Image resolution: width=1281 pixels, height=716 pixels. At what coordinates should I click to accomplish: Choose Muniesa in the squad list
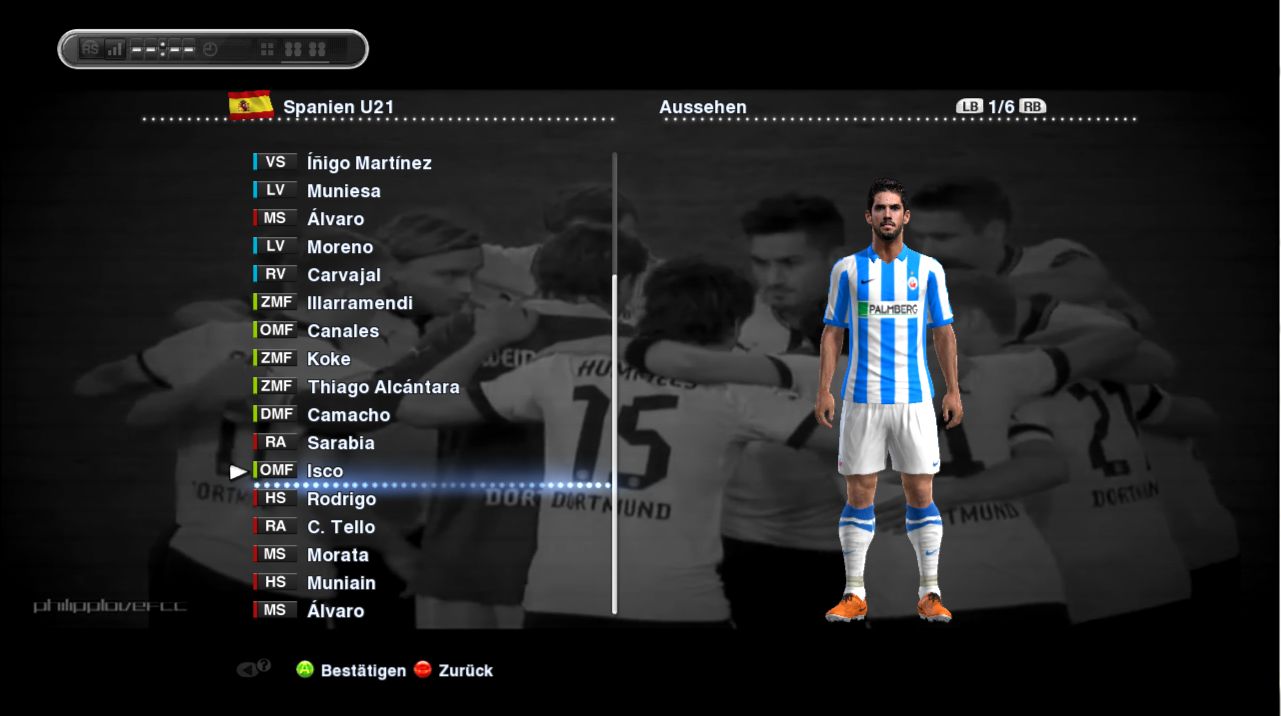343,191
